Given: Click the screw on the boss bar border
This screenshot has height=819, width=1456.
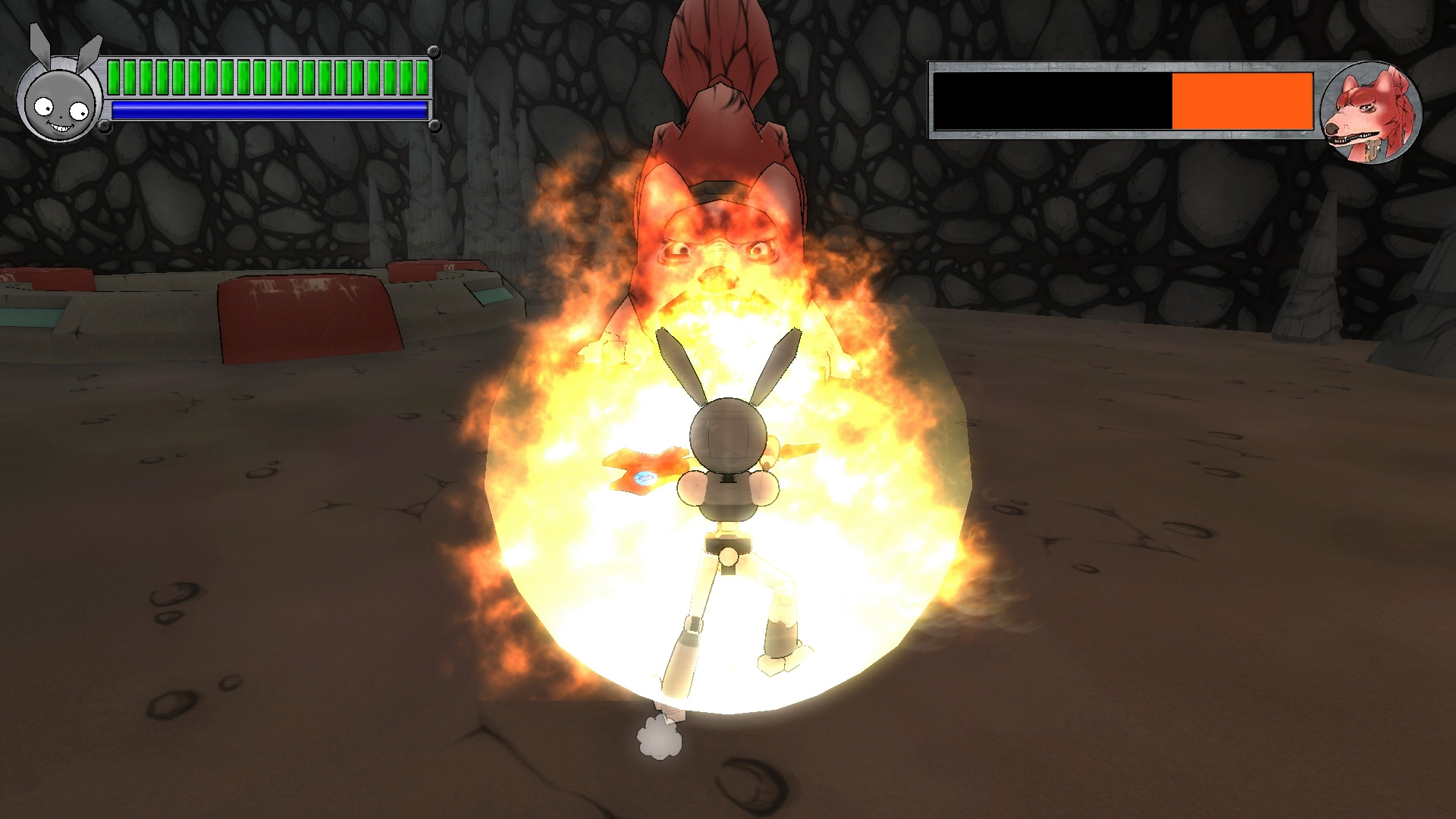Looking at the screenshot, I should tap(937, 68).
